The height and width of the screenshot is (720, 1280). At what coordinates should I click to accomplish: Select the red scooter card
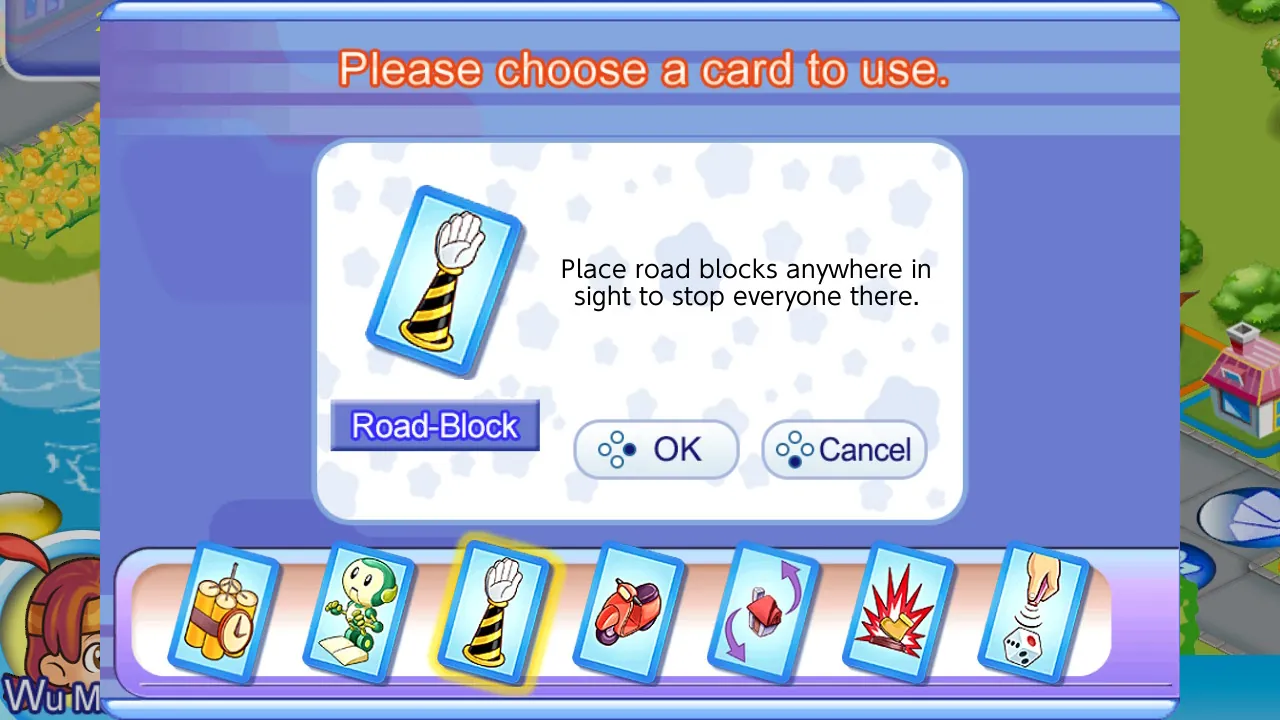[630, 610]
